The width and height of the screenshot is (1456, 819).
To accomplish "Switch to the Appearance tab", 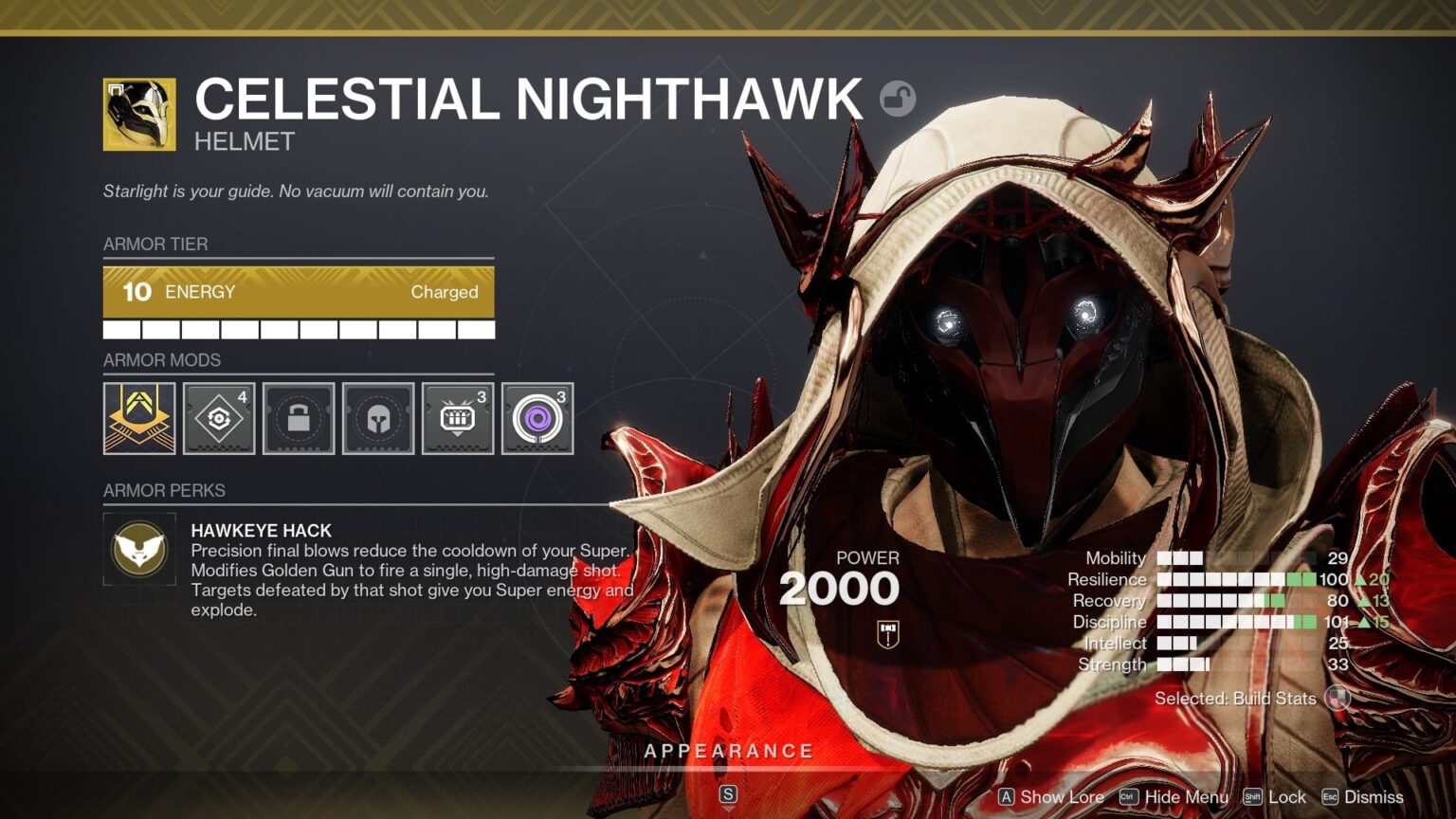I will (x=730, y=750).
